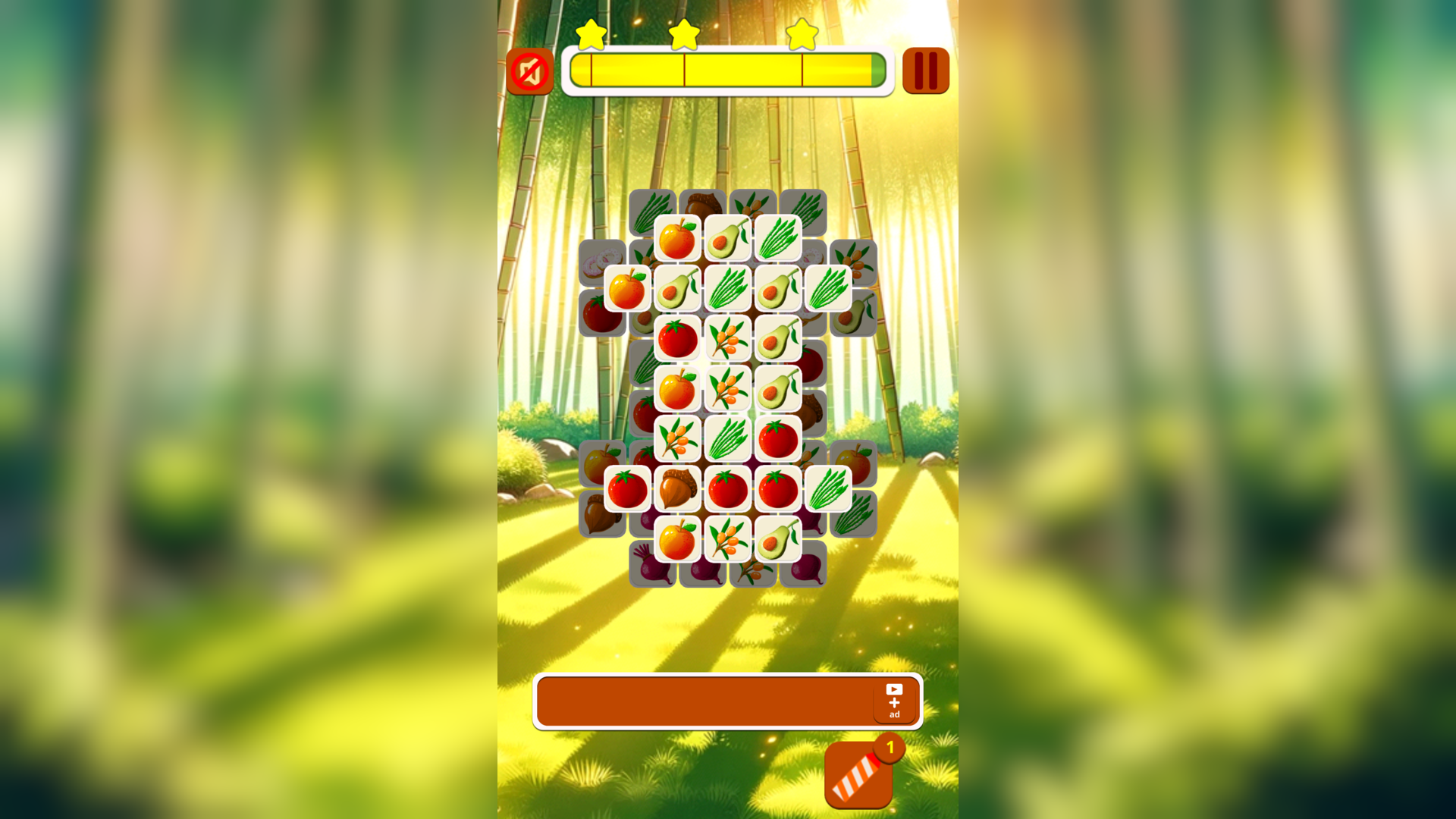Click the video play icon on the ad button

coord(895,689)
